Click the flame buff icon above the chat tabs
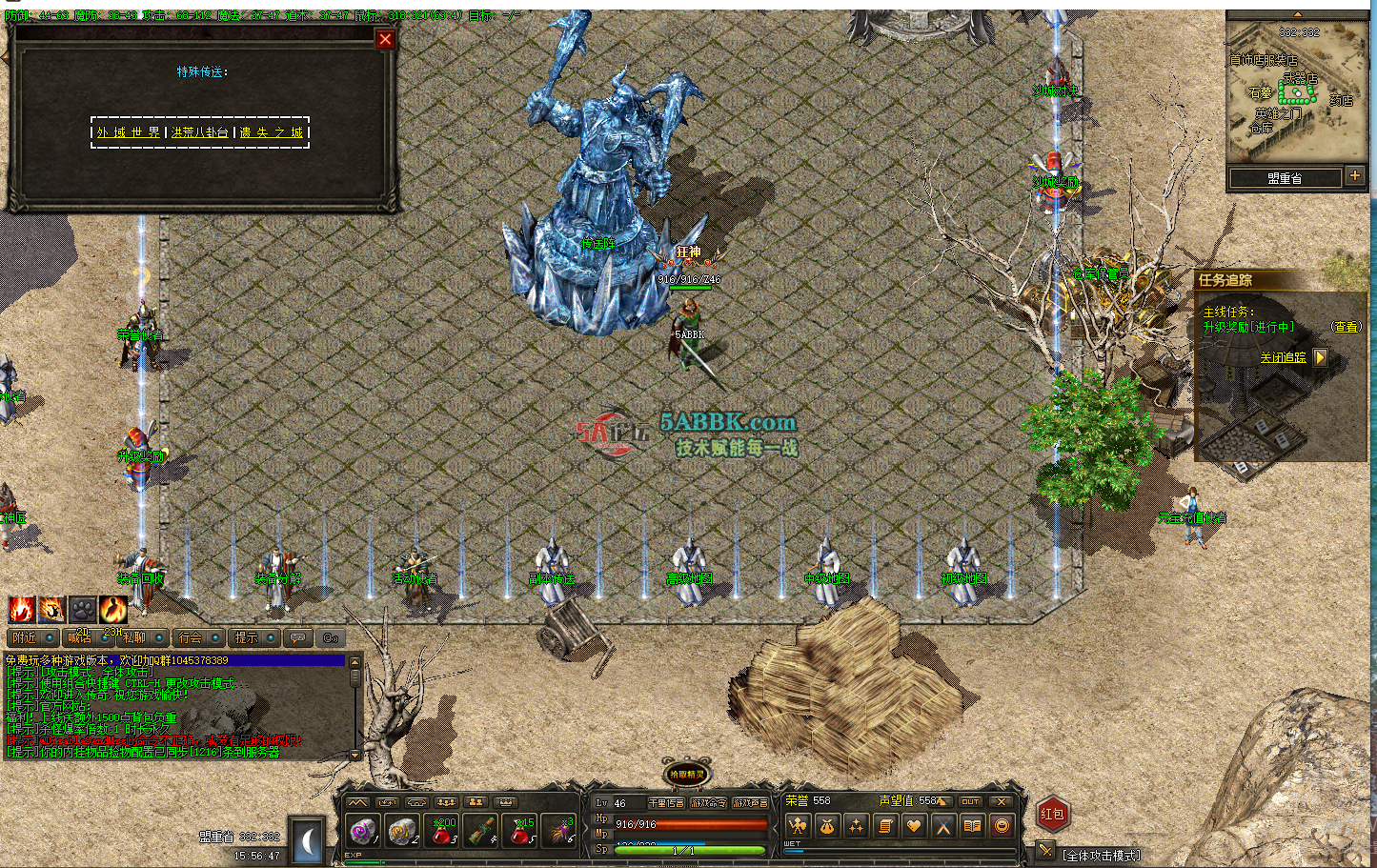 point(20,611)
